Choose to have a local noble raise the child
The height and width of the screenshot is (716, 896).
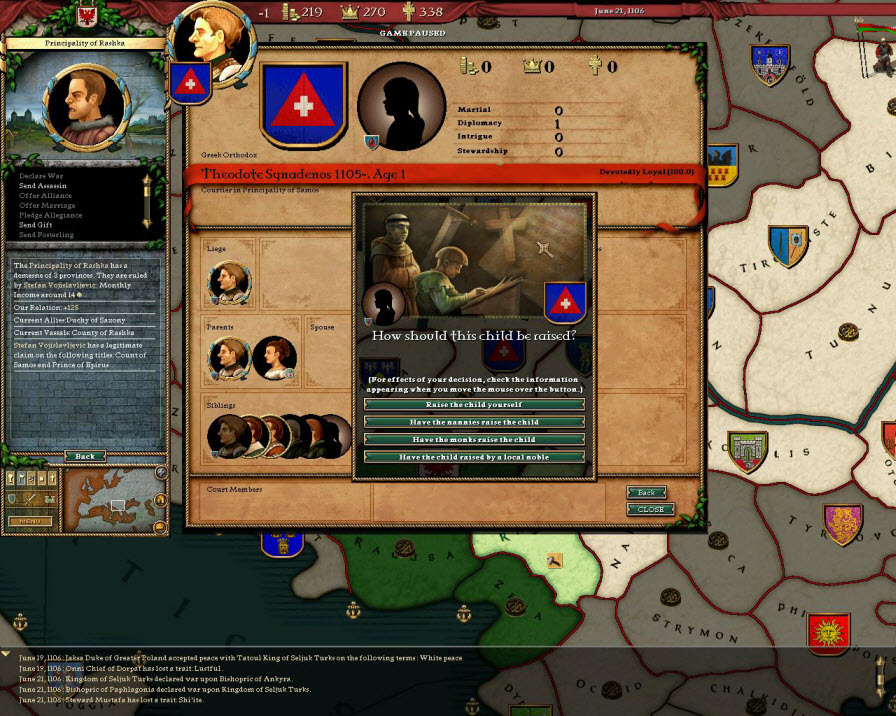tap(473, 457)
